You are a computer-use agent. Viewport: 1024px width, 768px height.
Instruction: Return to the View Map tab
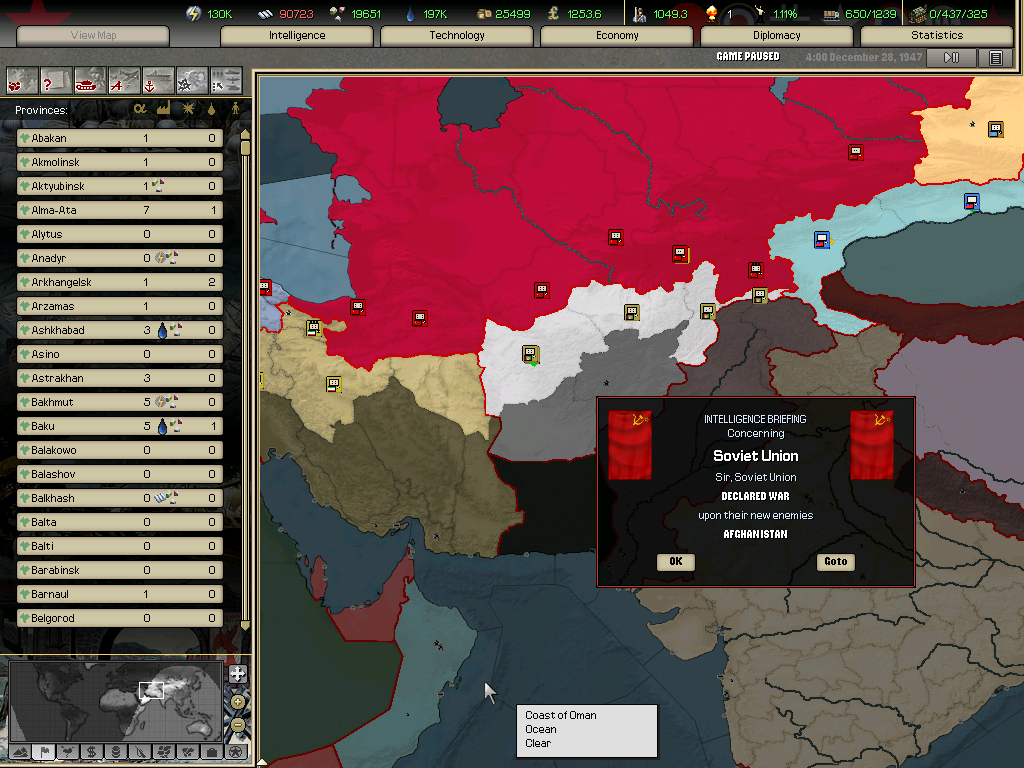pyautogui.click(x=93, y=35)
